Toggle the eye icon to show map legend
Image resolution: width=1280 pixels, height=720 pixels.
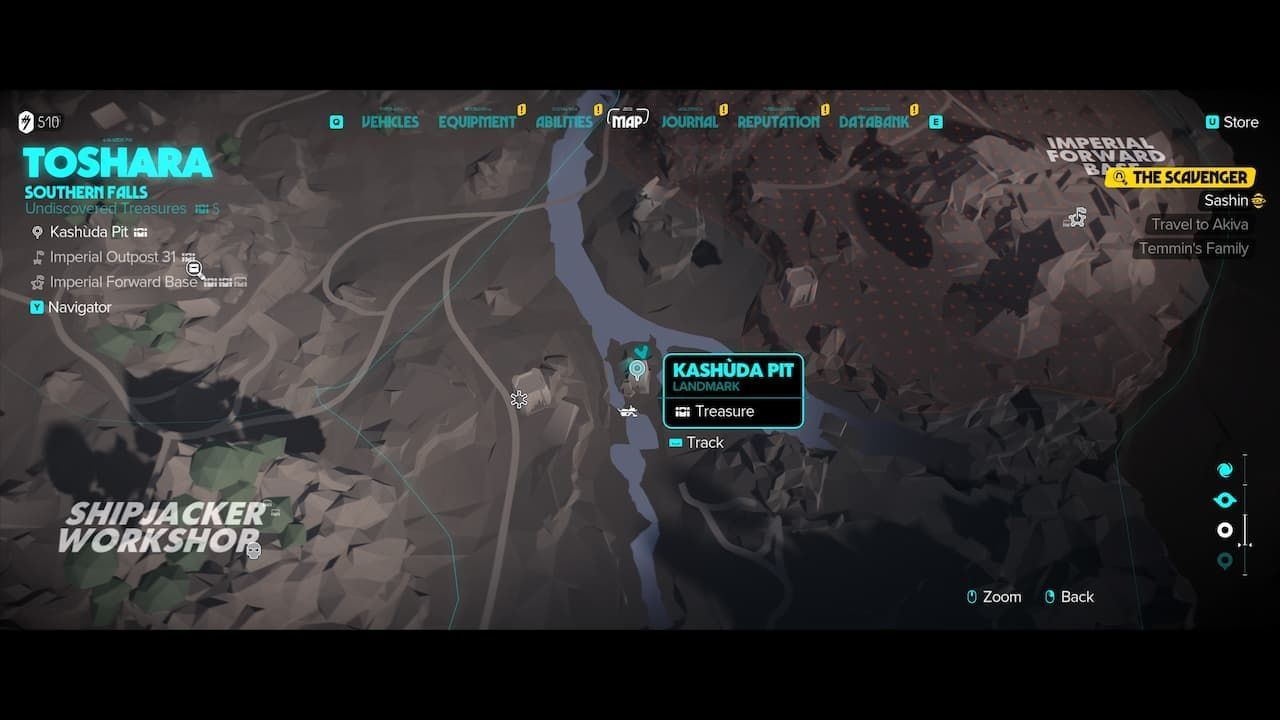[1225, 498]
